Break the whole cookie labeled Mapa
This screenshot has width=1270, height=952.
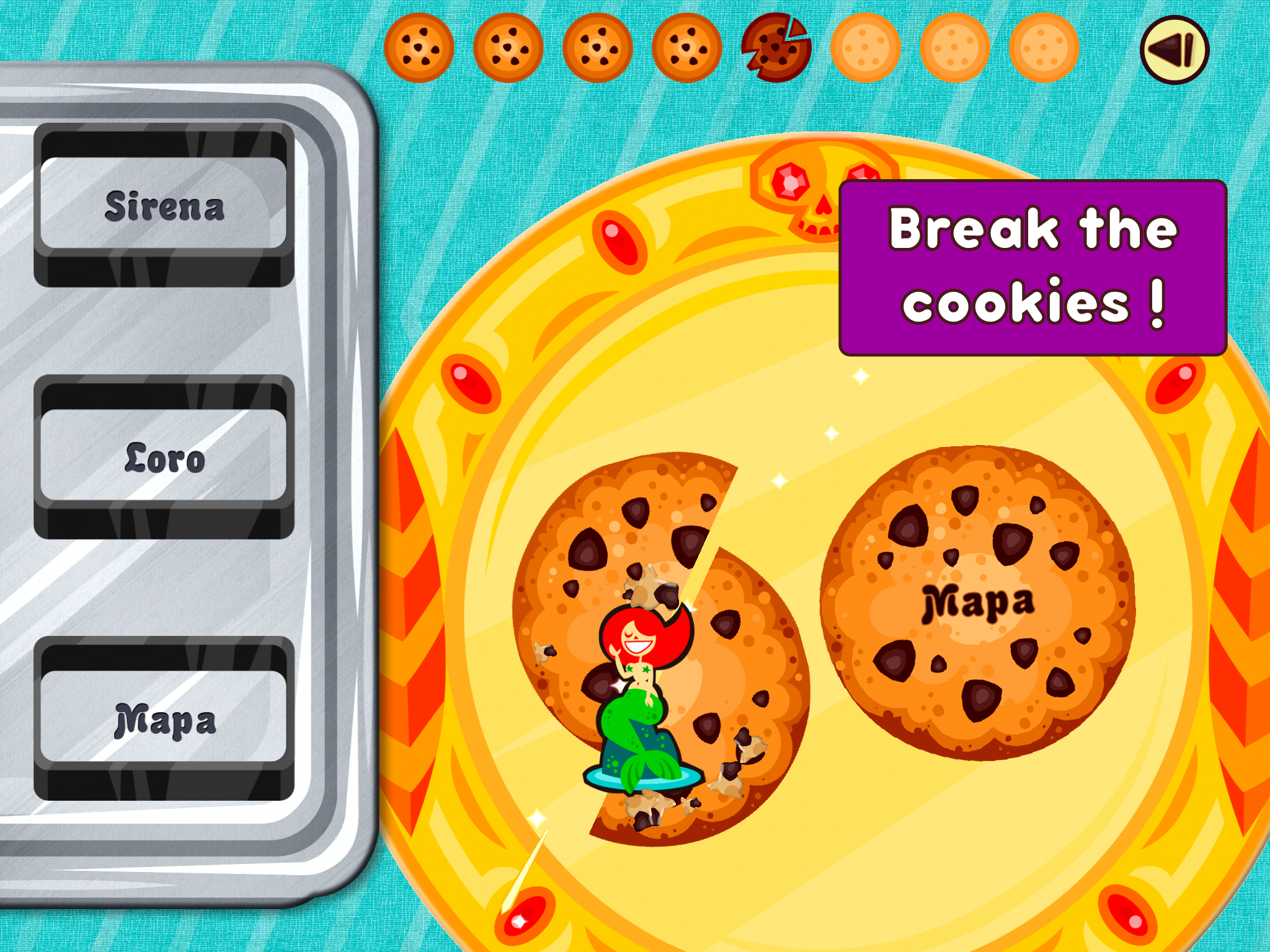pyautogui.click(x=977, y=603)
